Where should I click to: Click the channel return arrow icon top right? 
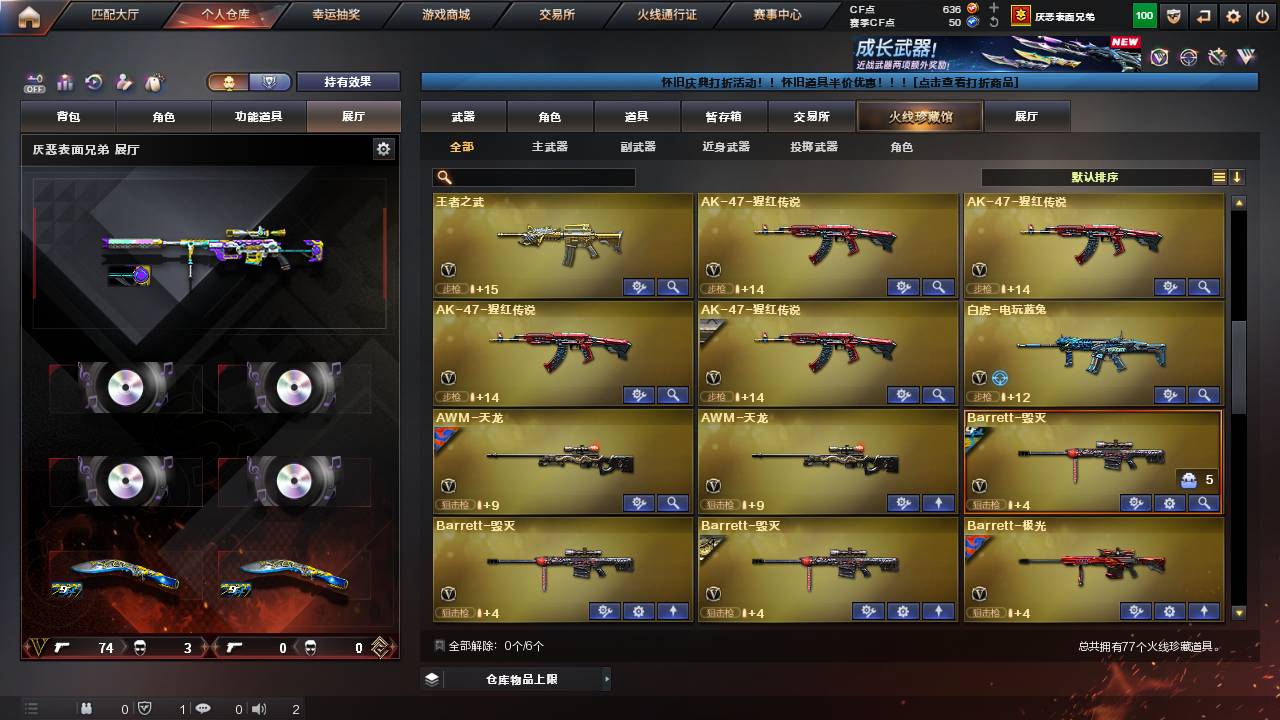[x=1203, y=16]
